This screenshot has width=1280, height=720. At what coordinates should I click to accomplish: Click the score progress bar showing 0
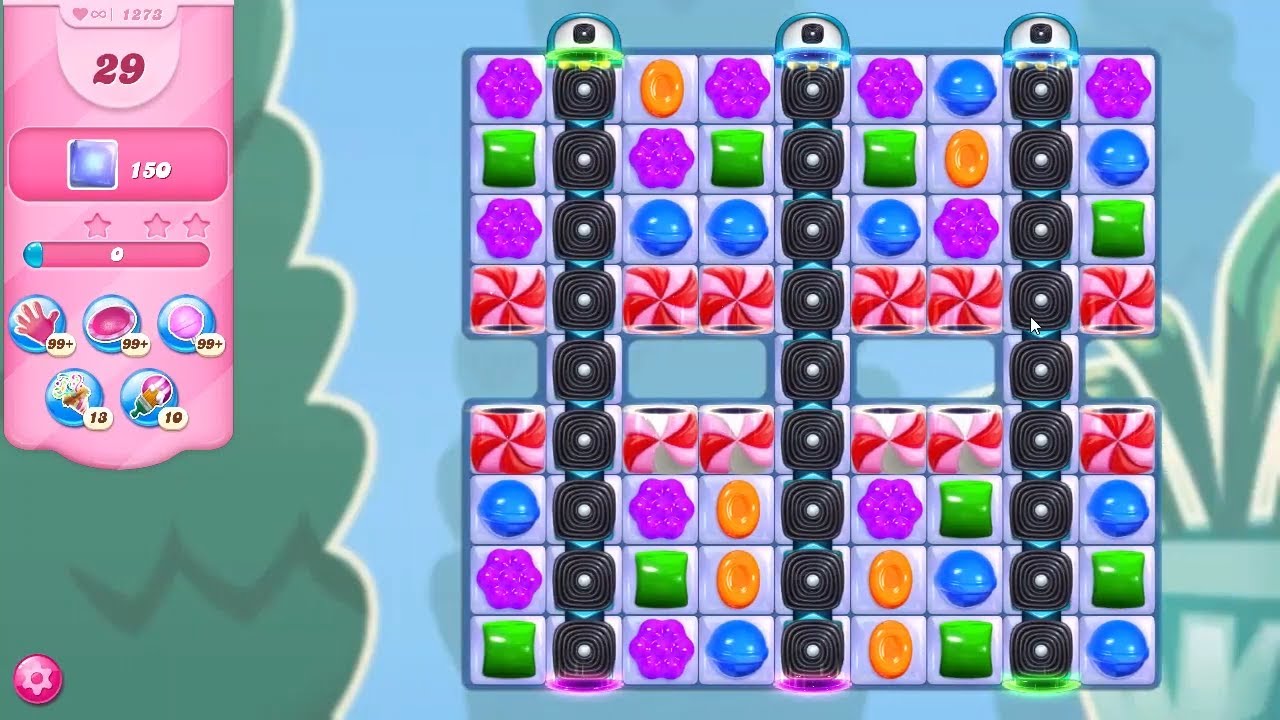click(116, 256)
